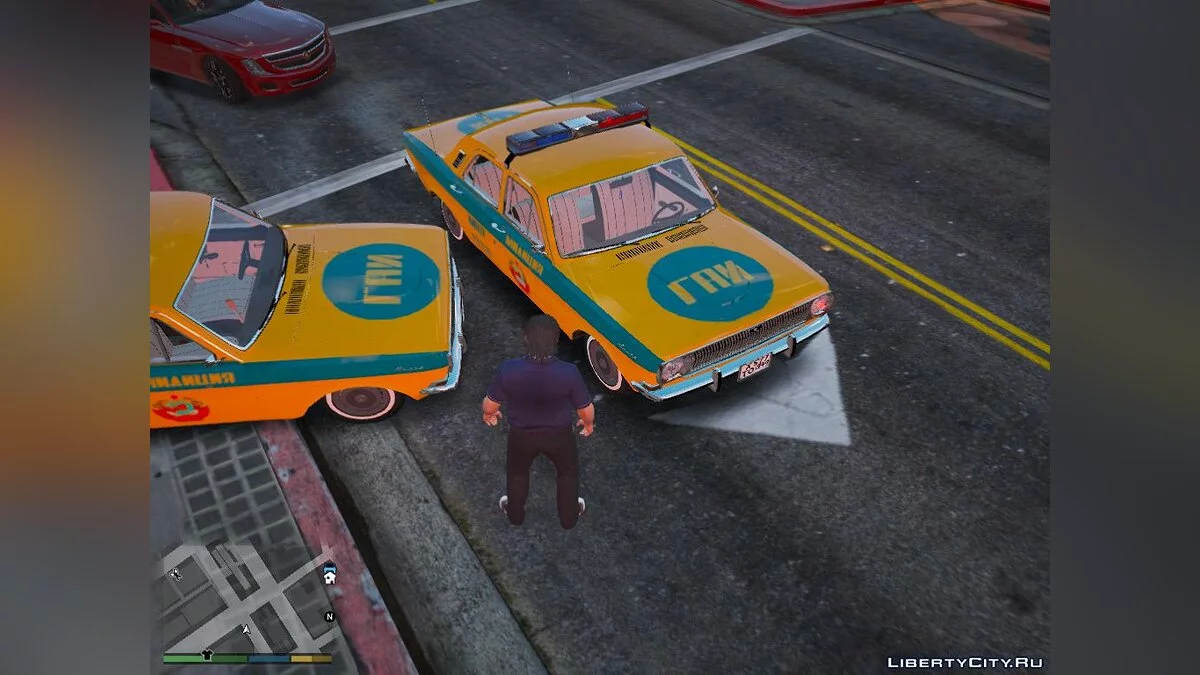Screen dimensions: 1200x675
Task: Click the north compass marker on minimap
Action: coord(329,617)
